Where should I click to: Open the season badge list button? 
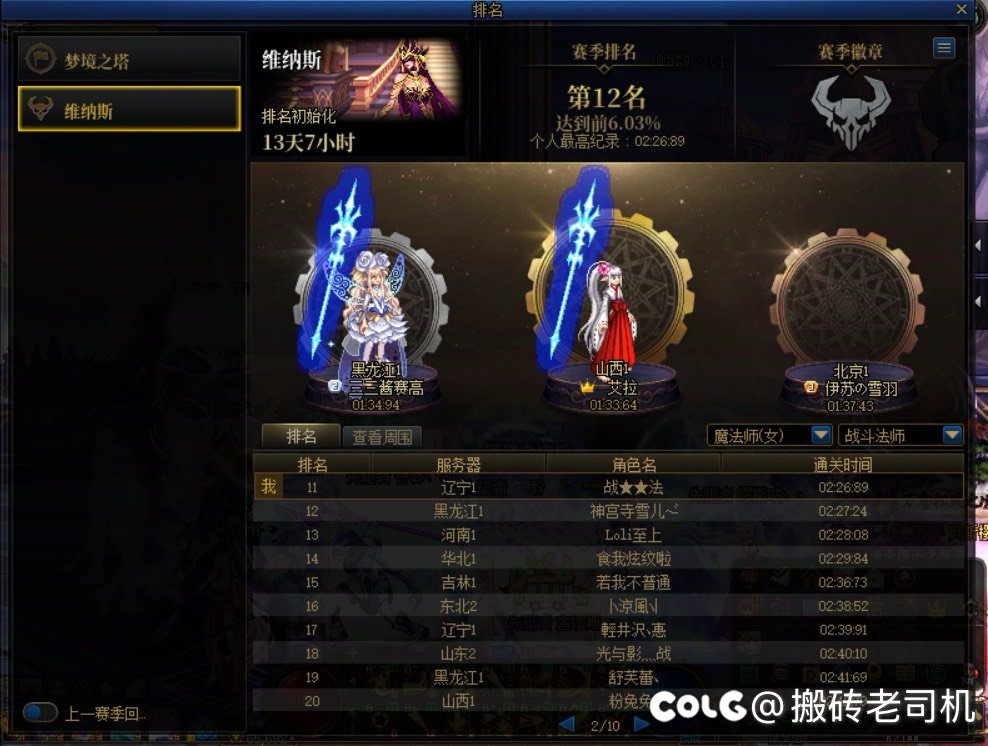943,48
